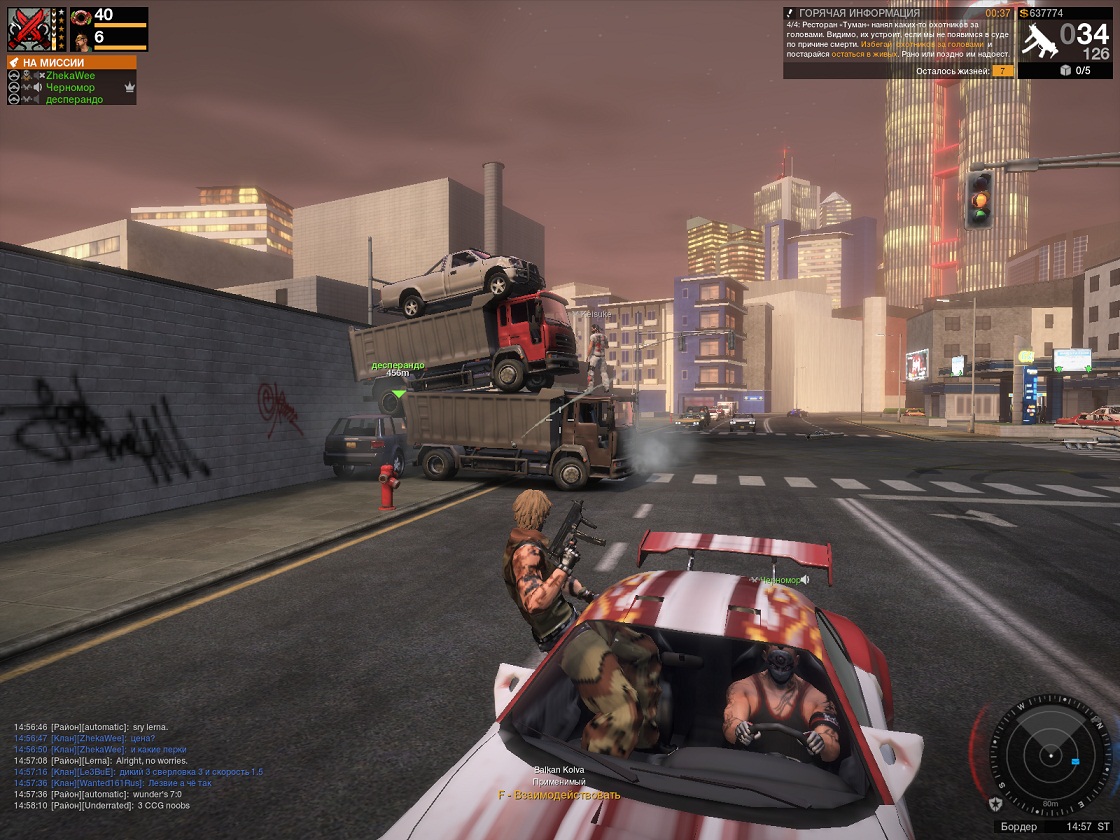Select teammate ZhekaWee in the group list

70,75
